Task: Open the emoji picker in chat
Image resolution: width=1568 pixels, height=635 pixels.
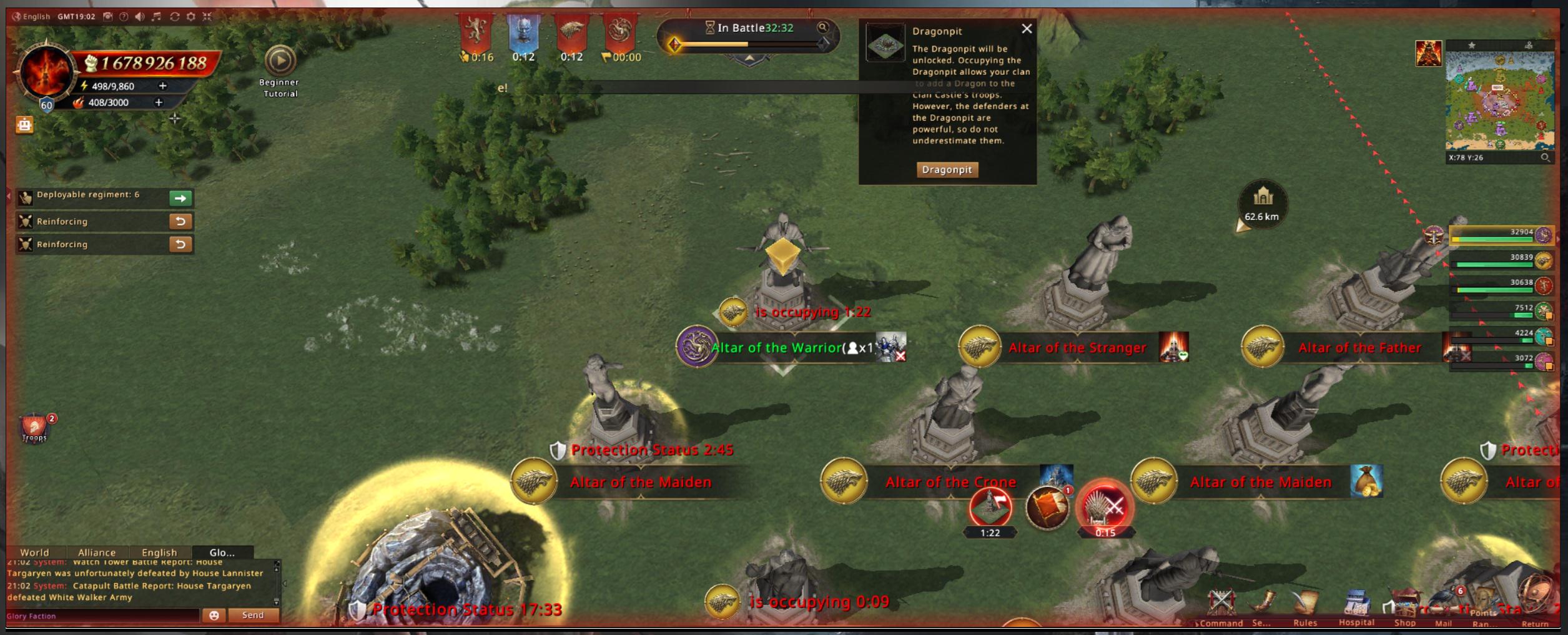Action: pos(214,615)
